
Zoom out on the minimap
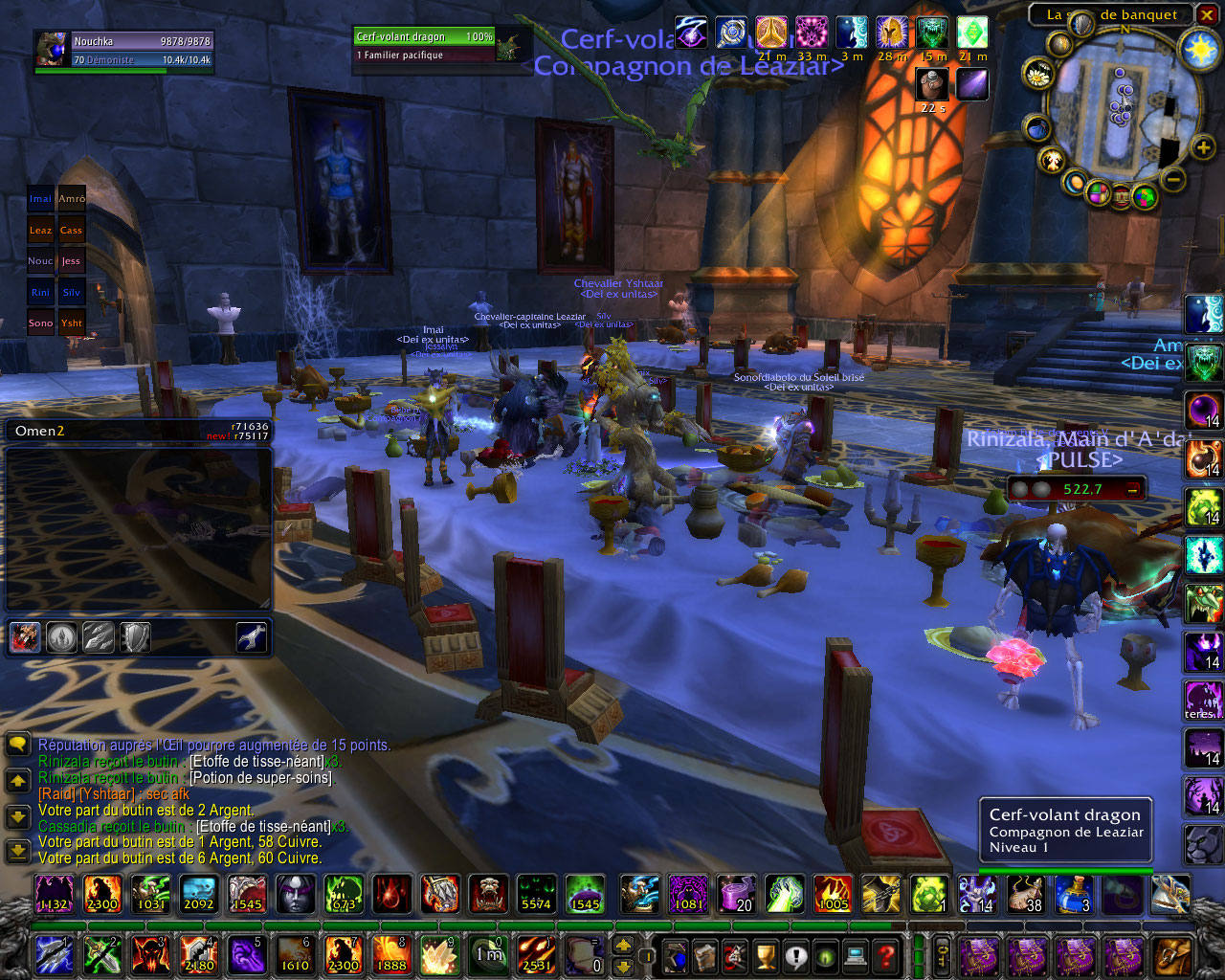[x=1174, y=179]
